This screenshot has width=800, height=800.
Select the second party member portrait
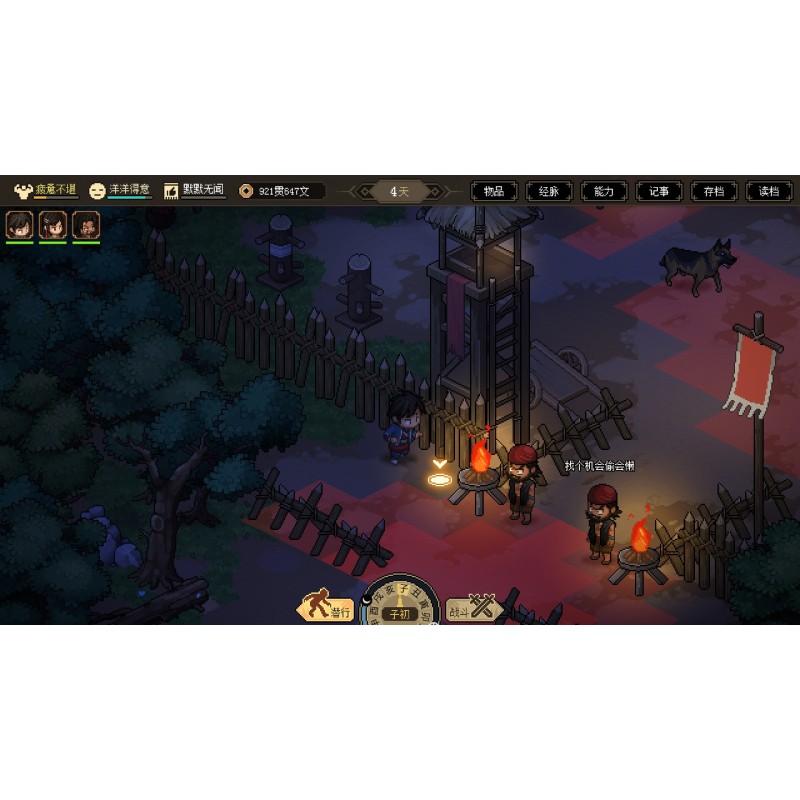pyautogui.click(x=53, y=225)
